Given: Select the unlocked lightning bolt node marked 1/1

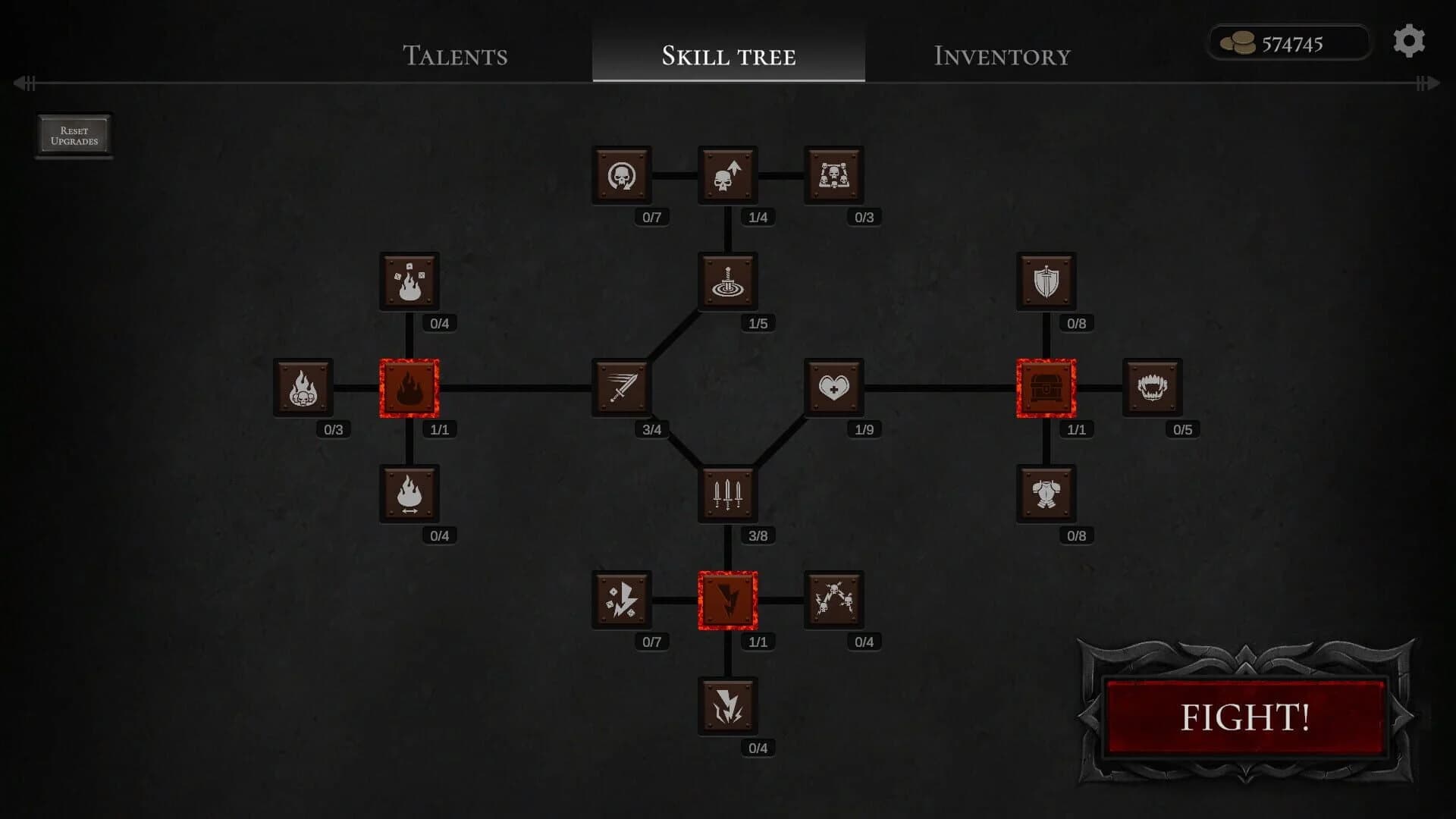Looking at the screenshot, I should pos(727,600).
